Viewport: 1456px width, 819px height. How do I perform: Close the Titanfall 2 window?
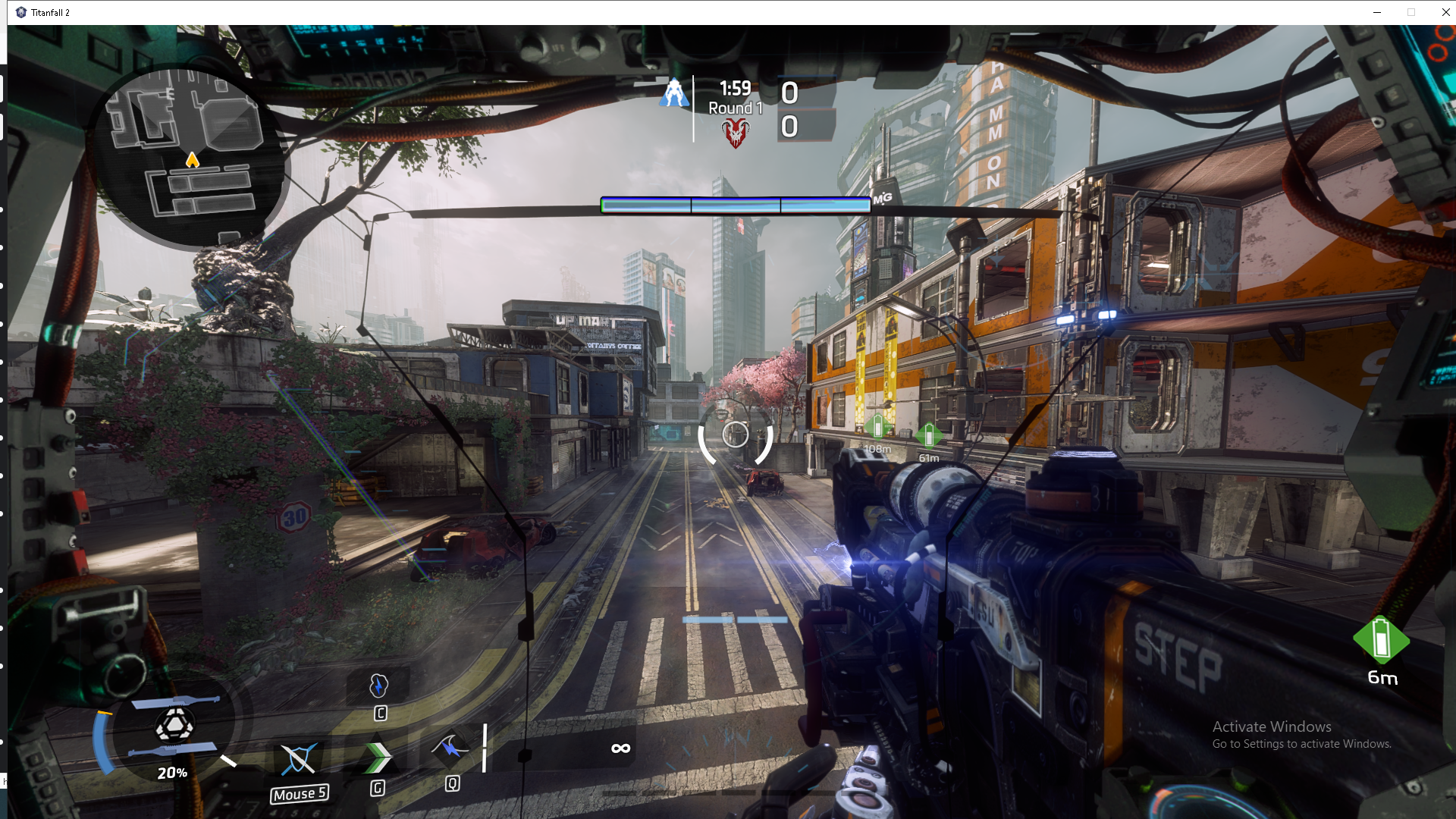pyautogui.click(x=1445, y=12)
